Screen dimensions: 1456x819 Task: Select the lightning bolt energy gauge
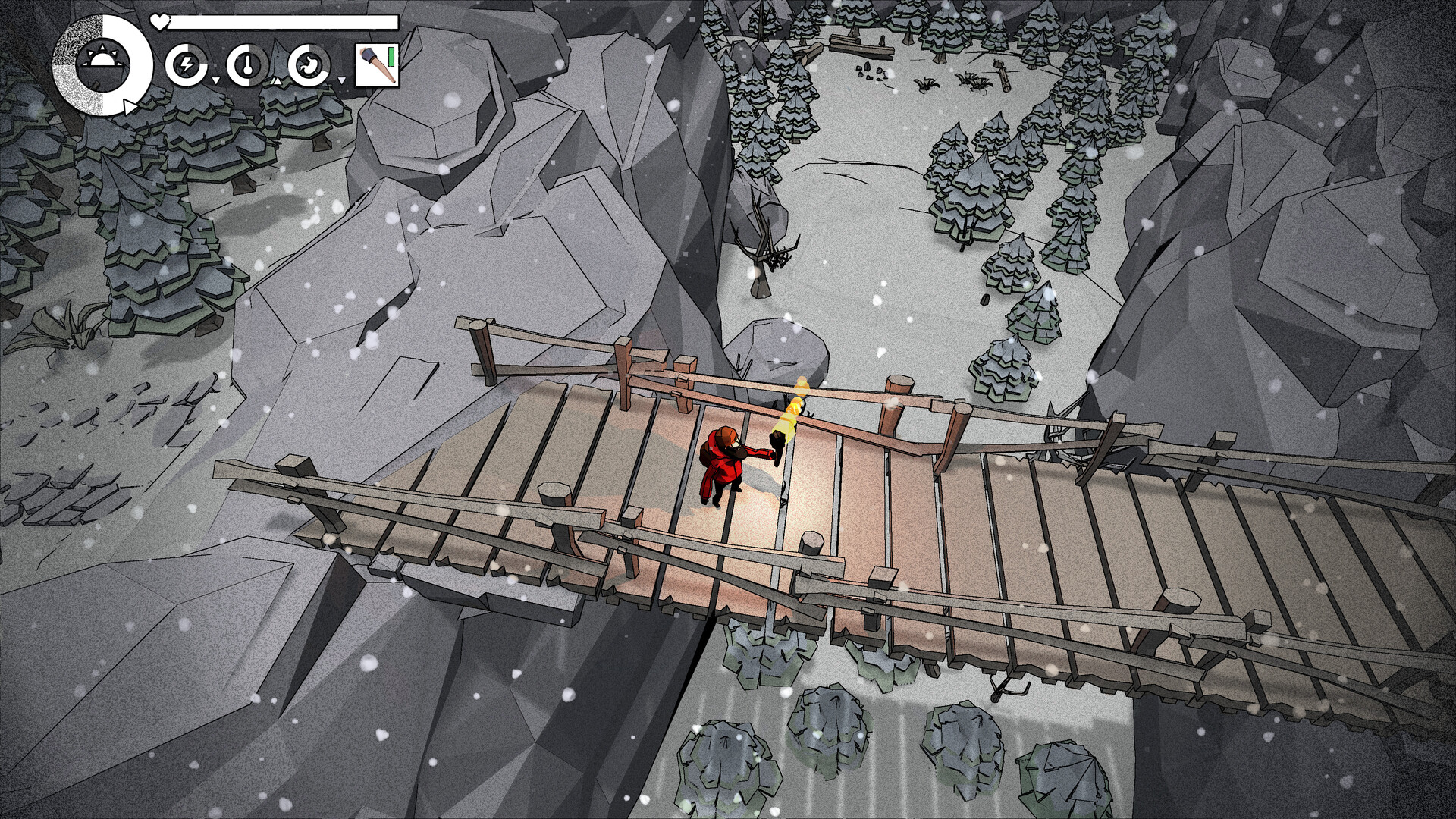tap(186, 66)
